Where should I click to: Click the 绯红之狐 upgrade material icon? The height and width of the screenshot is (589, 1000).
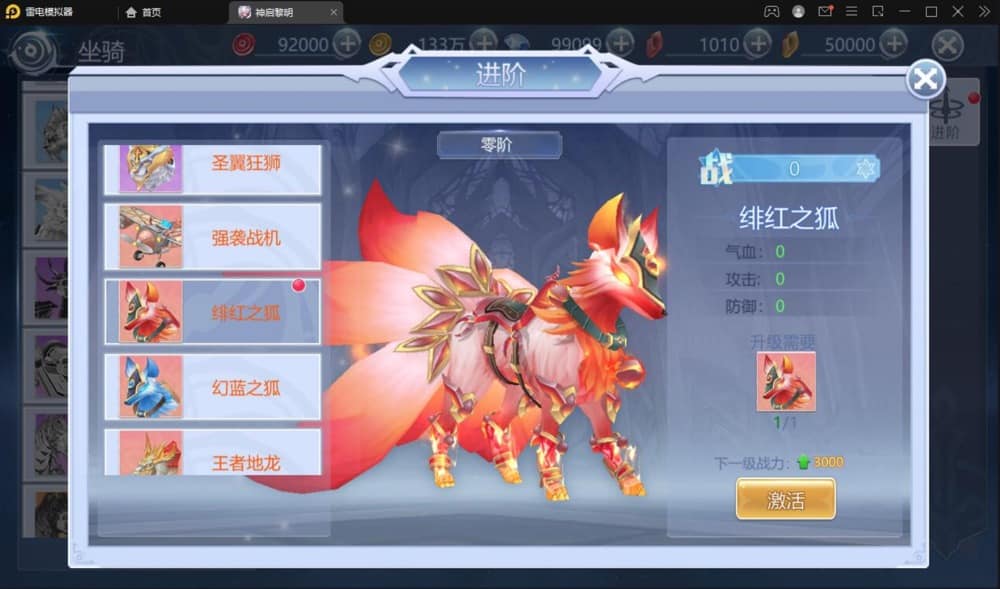tap(786, 381)
